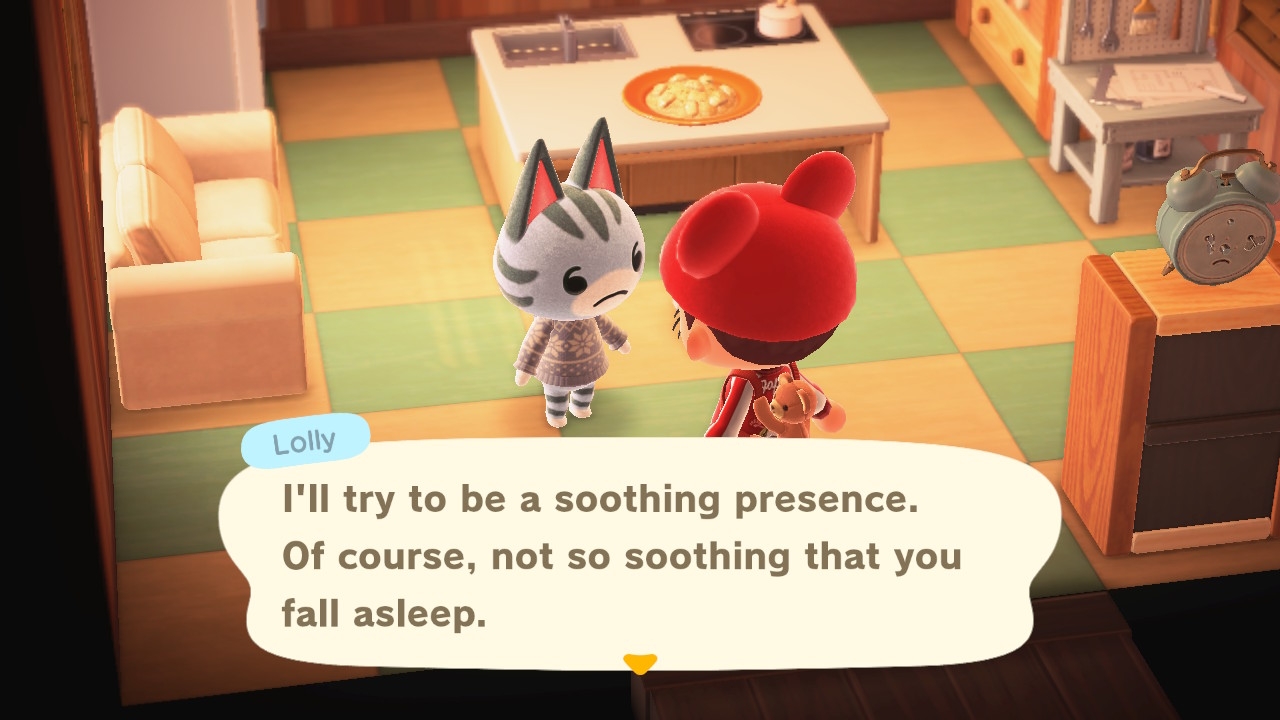
Task: Click Lolly's dialogue text box
Action: tap(640, 555)
